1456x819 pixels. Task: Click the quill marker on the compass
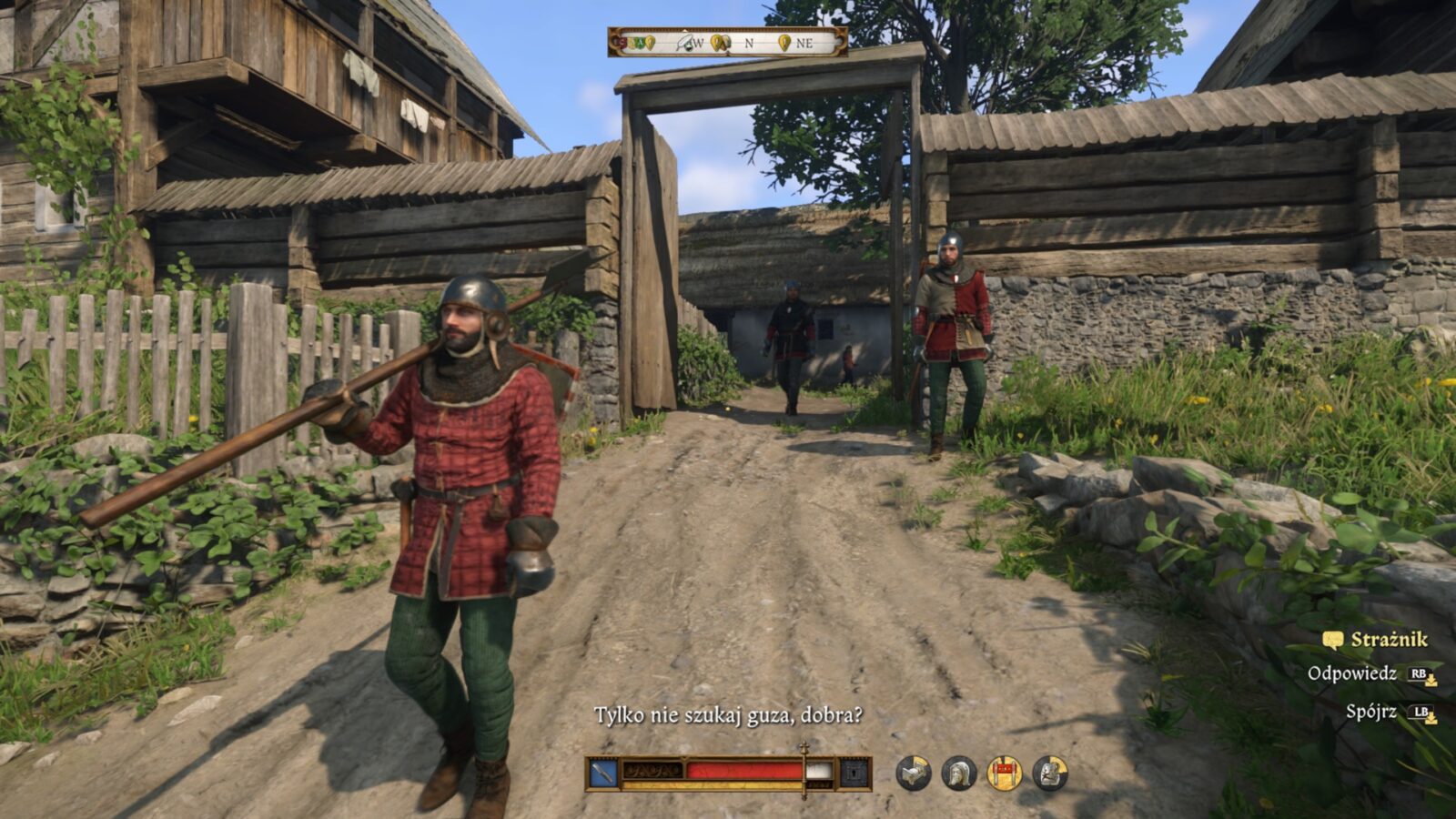tap(684, 42)
